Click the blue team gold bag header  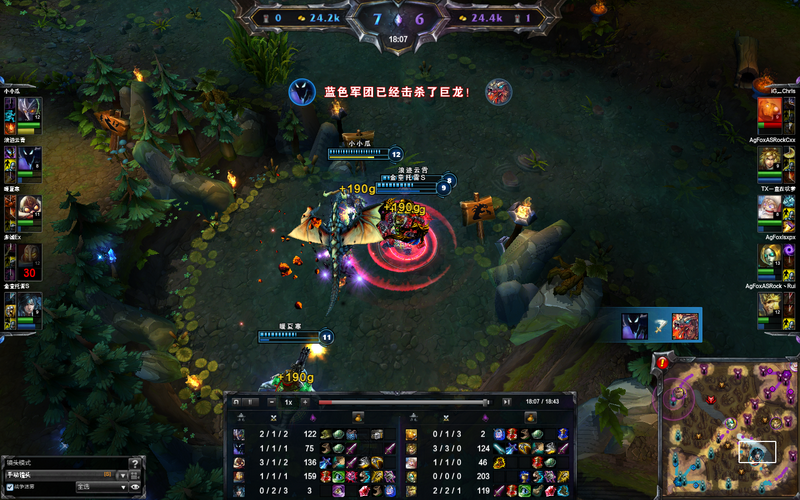358,416
